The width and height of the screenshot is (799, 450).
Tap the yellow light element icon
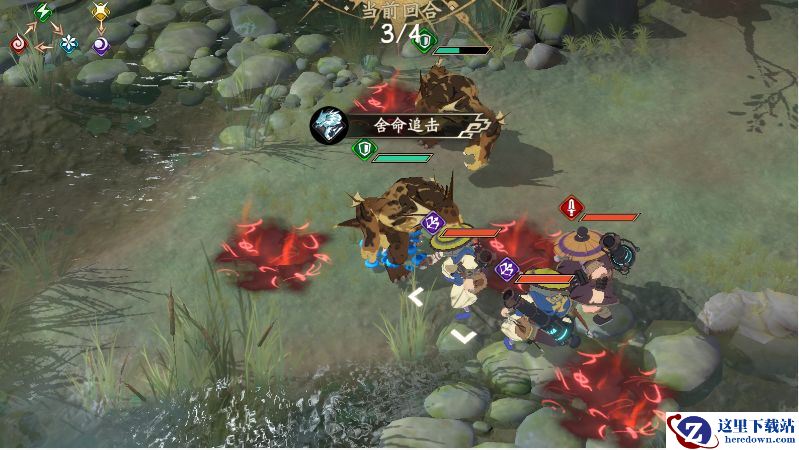click(x=100, y=12)
